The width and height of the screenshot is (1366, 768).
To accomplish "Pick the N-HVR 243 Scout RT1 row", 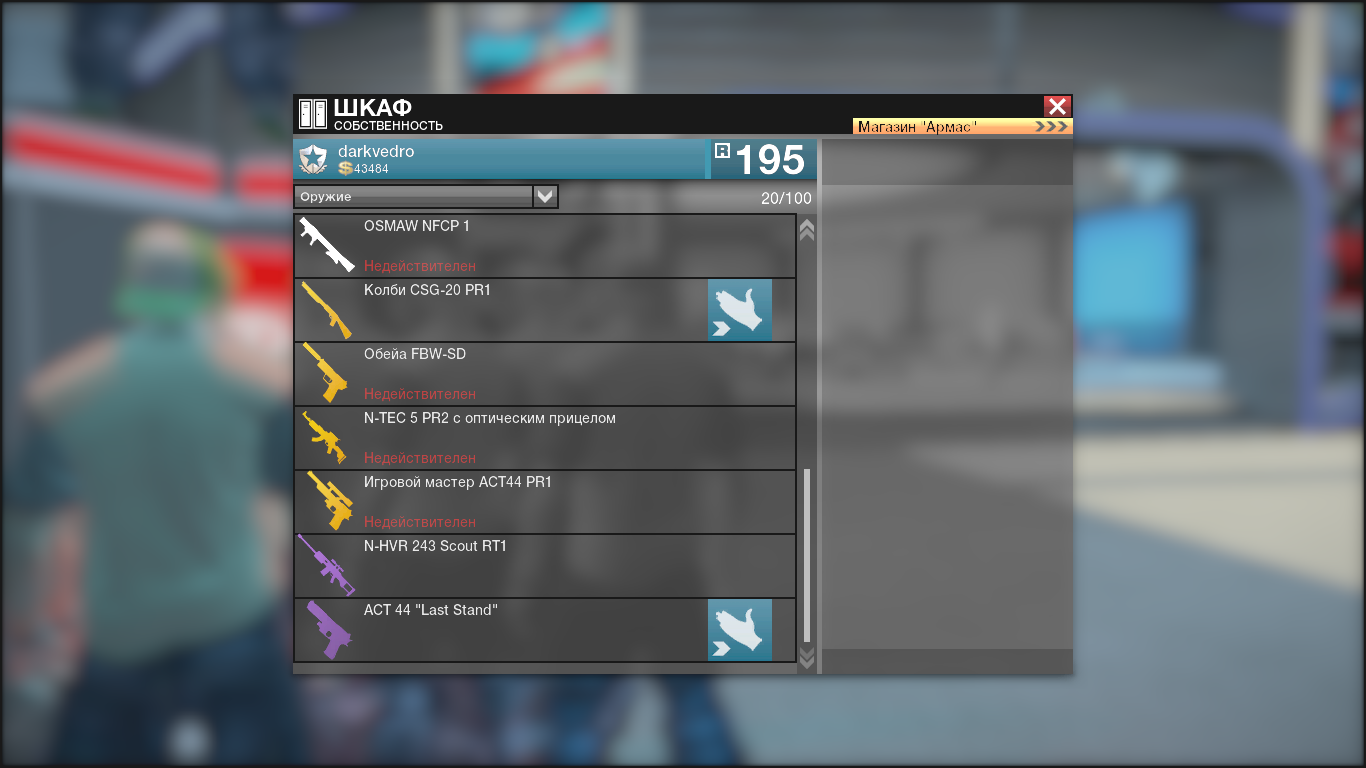I will [544, 566].
